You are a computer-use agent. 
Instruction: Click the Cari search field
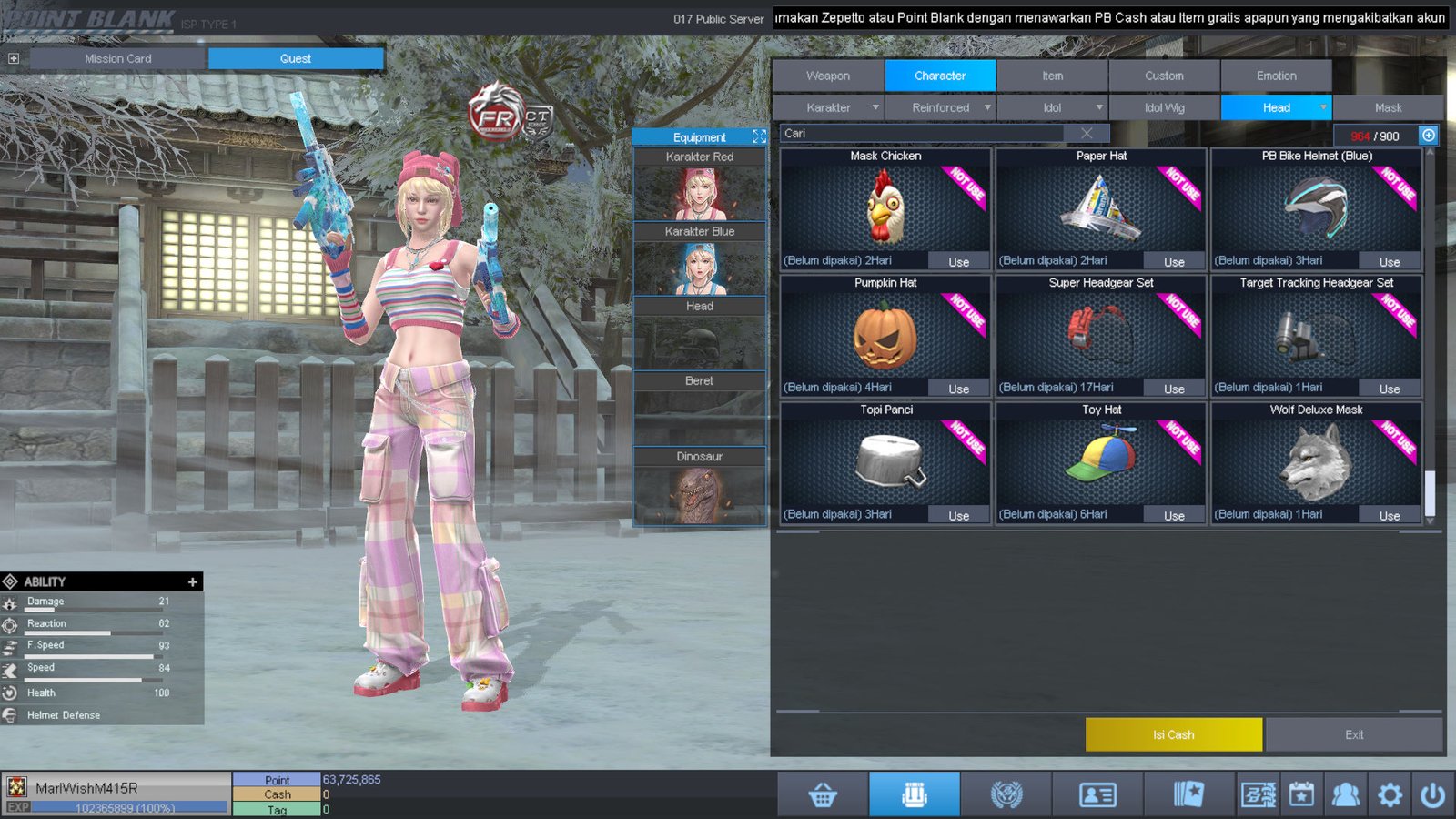[919, 134]
